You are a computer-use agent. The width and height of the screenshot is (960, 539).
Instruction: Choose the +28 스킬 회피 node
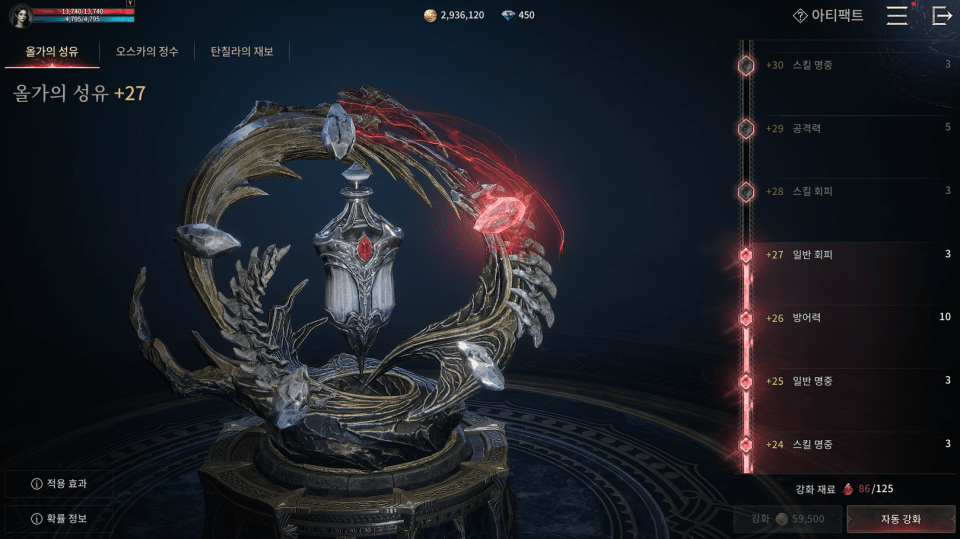click(x=746, y=191)
